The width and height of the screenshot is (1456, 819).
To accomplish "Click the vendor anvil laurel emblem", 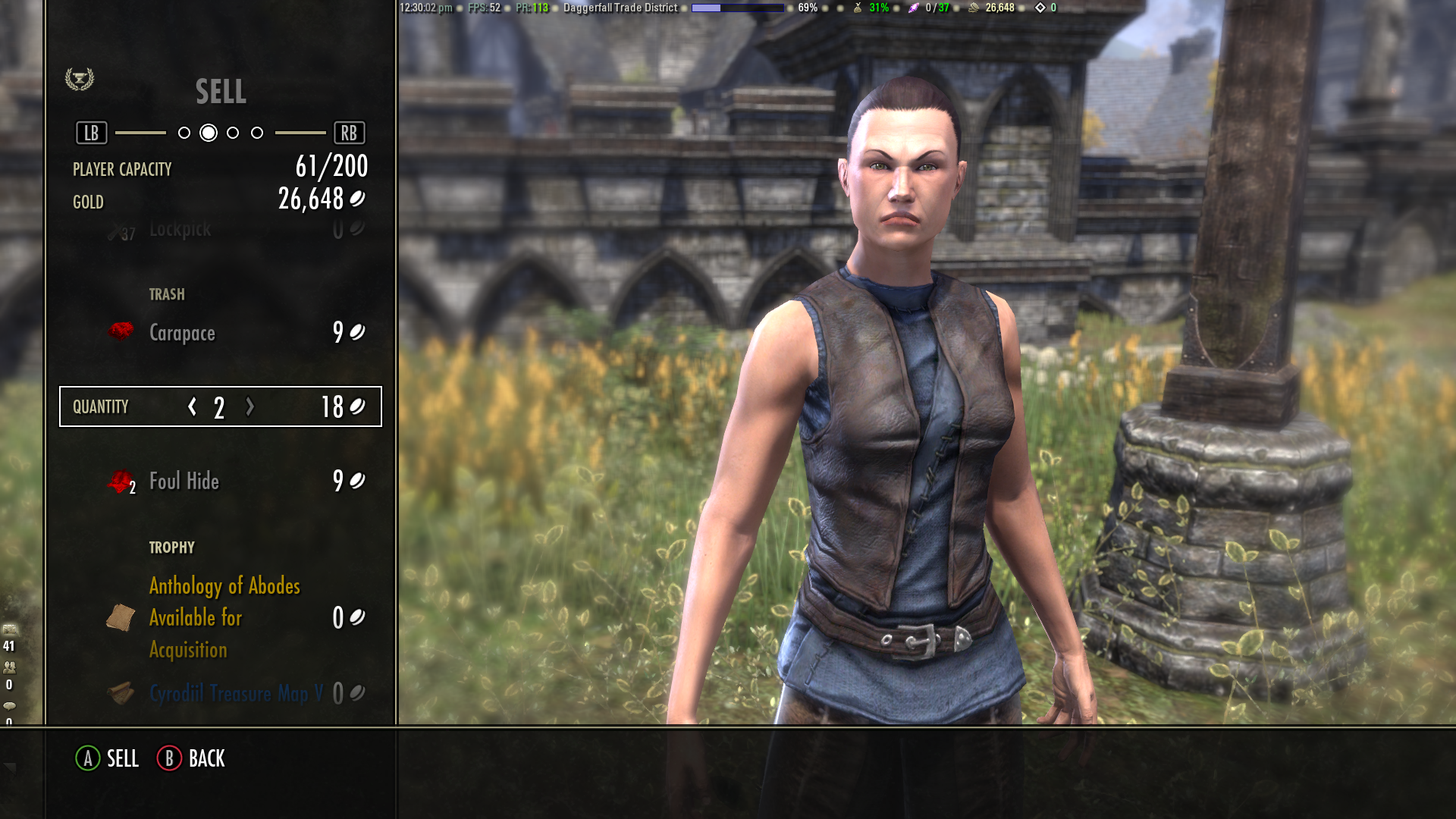I will 80,77.
